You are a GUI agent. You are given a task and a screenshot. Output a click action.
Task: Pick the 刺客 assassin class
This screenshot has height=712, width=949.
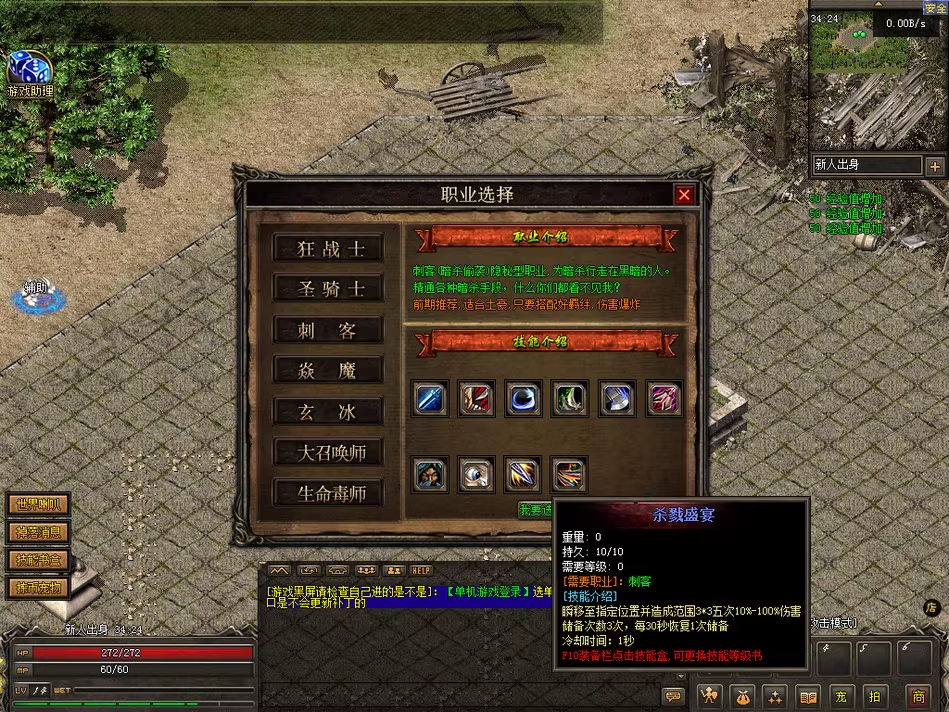[329, 330]
